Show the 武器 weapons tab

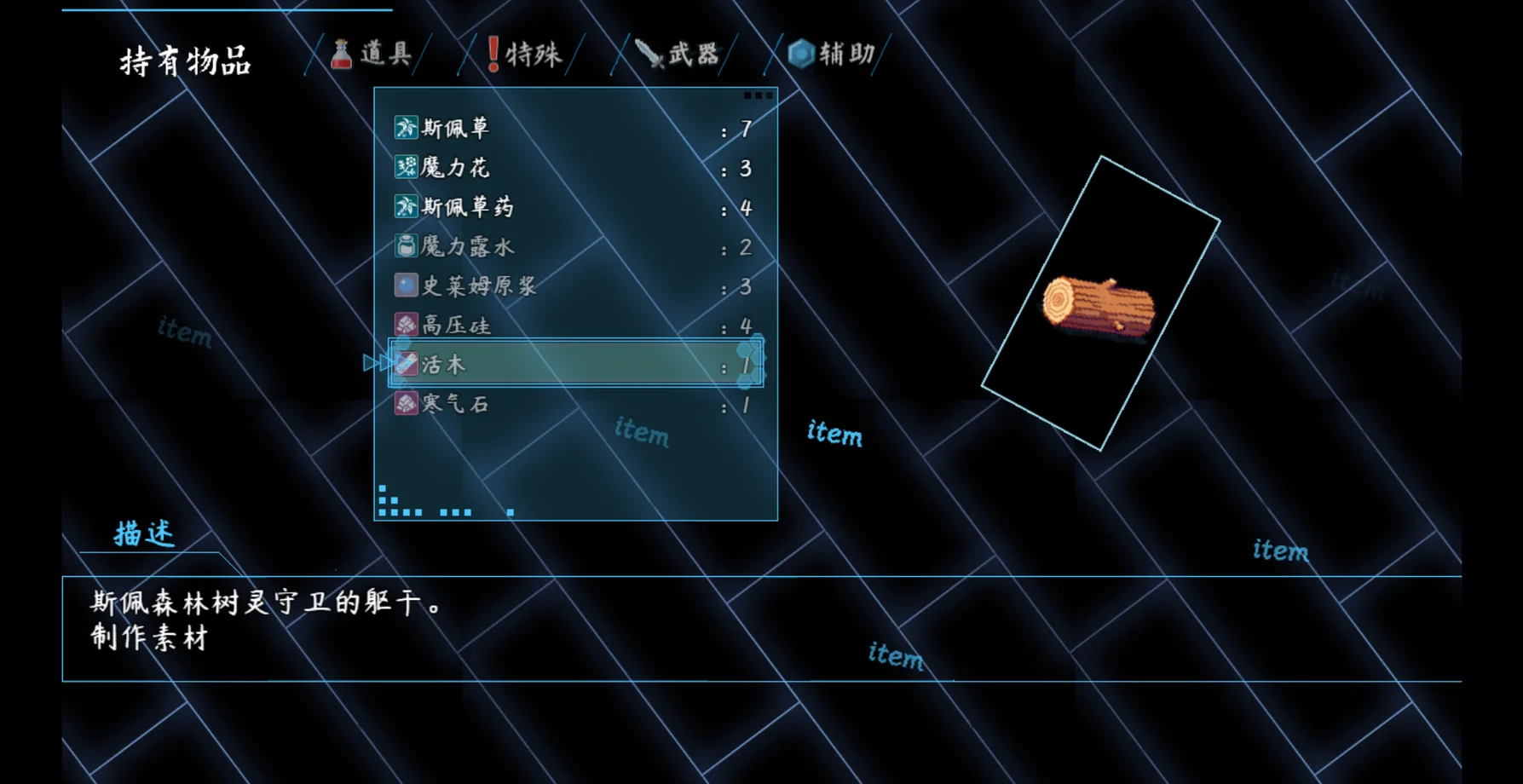pos(678,55)
